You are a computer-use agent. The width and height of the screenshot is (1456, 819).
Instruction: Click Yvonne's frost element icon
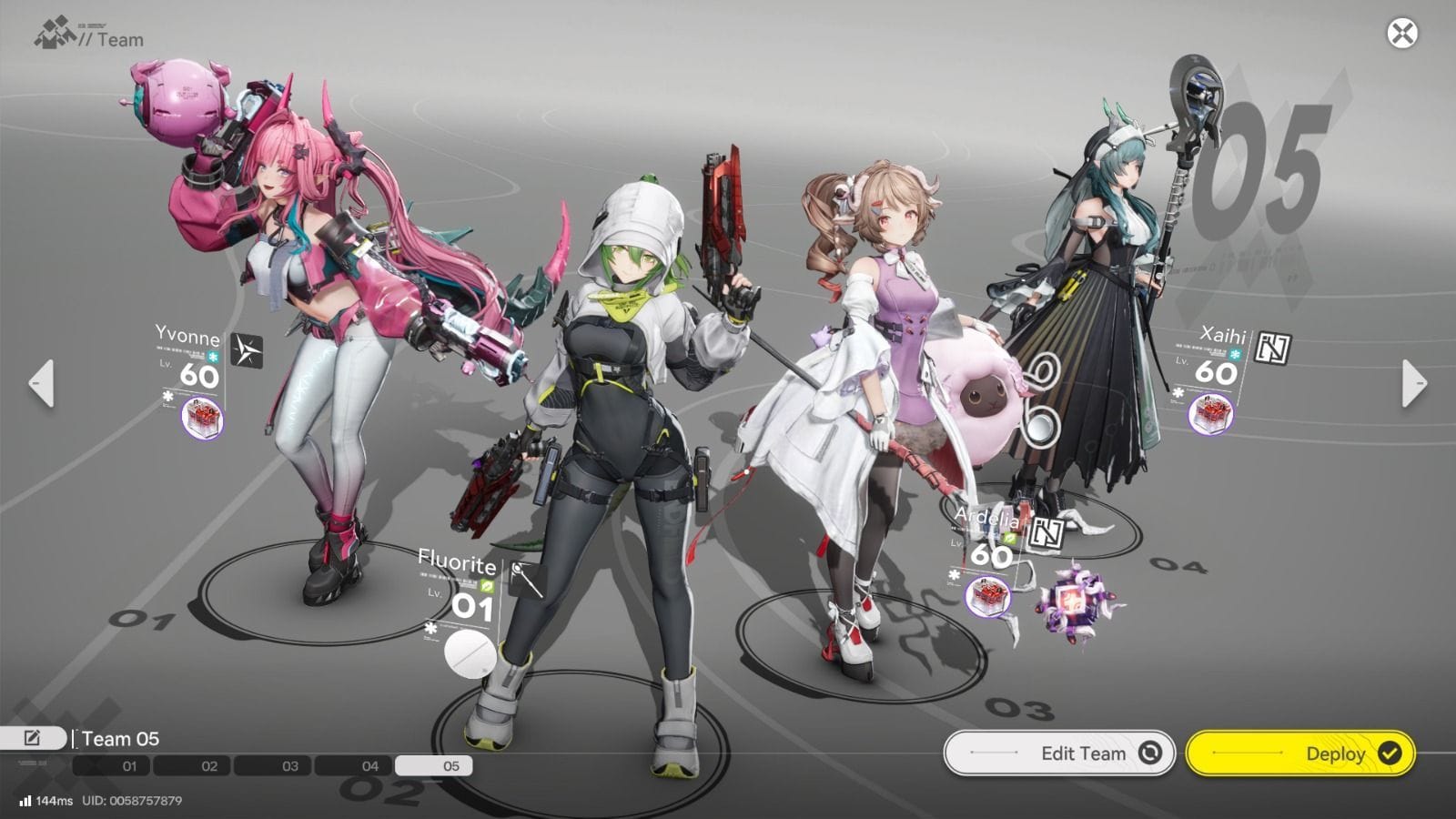pos(212,357)
